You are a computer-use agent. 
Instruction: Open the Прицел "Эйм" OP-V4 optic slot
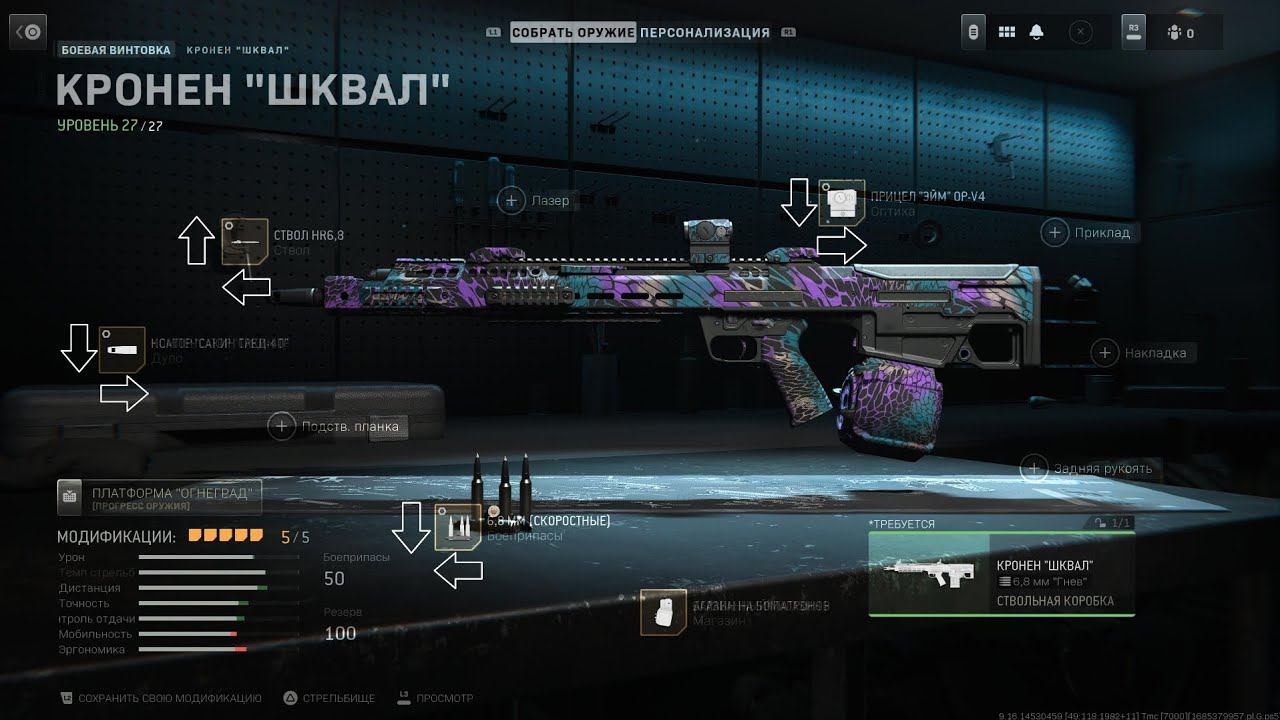(x=841, y=203)
